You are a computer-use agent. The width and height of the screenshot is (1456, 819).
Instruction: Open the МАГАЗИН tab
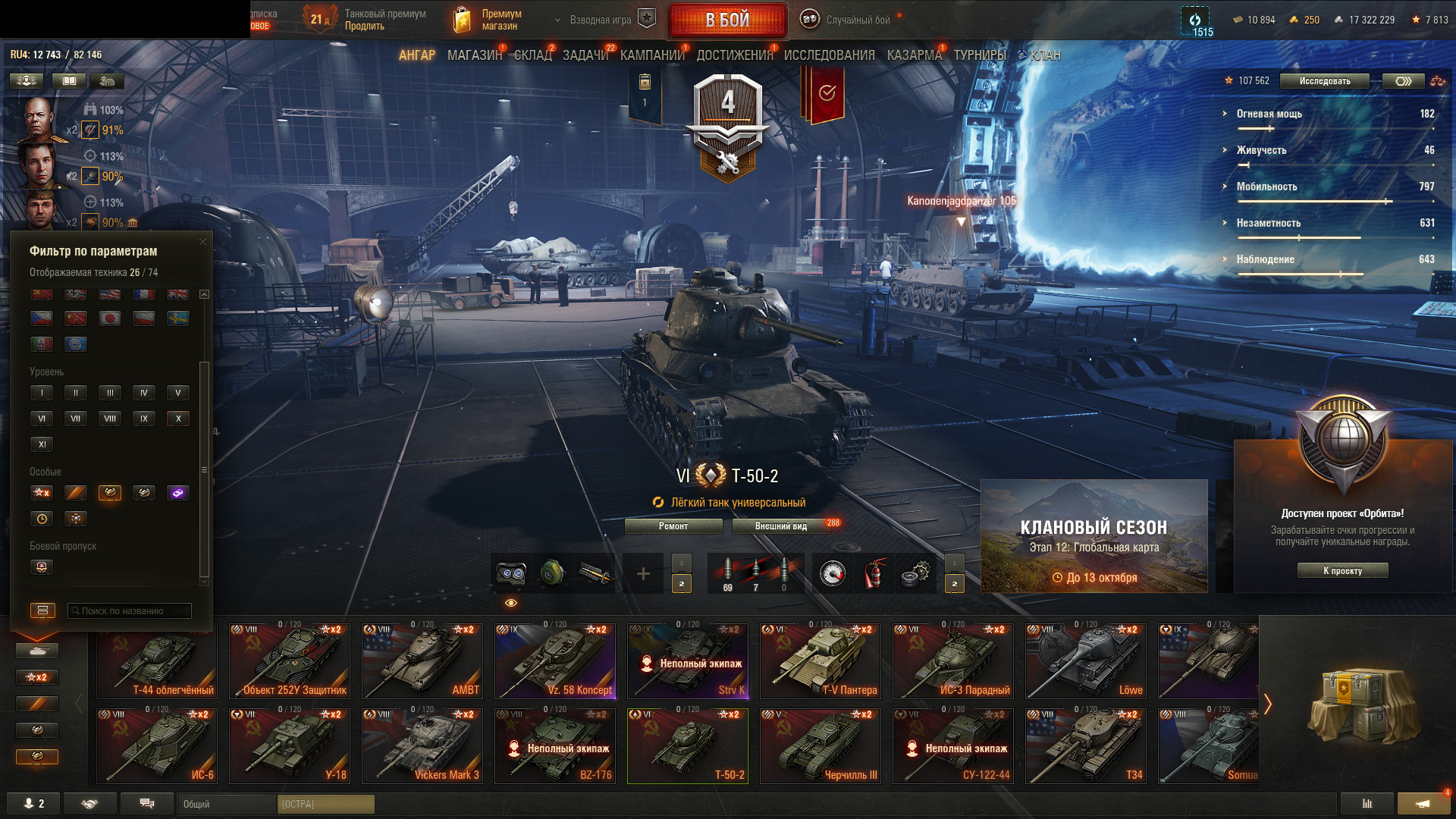click(x=474, y=55)
